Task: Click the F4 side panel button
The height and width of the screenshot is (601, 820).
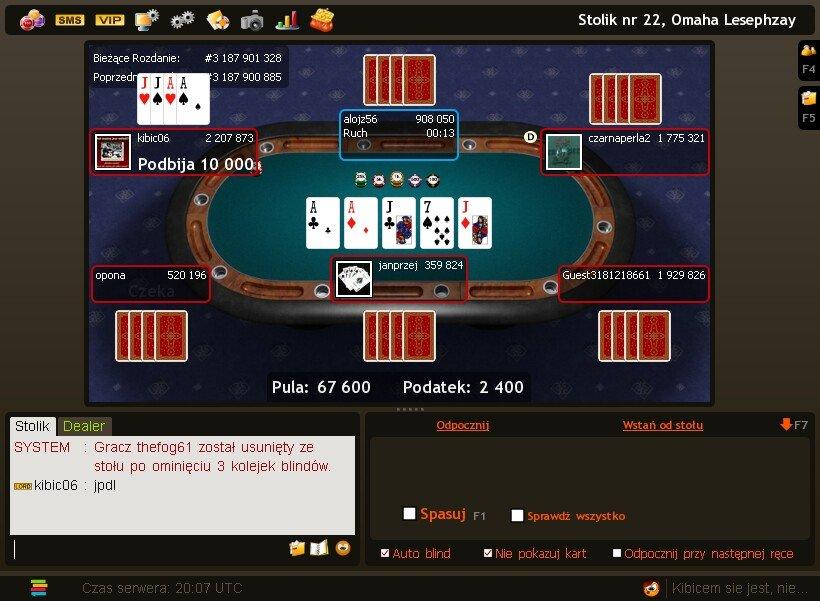Action: click(x=808, y=58)
